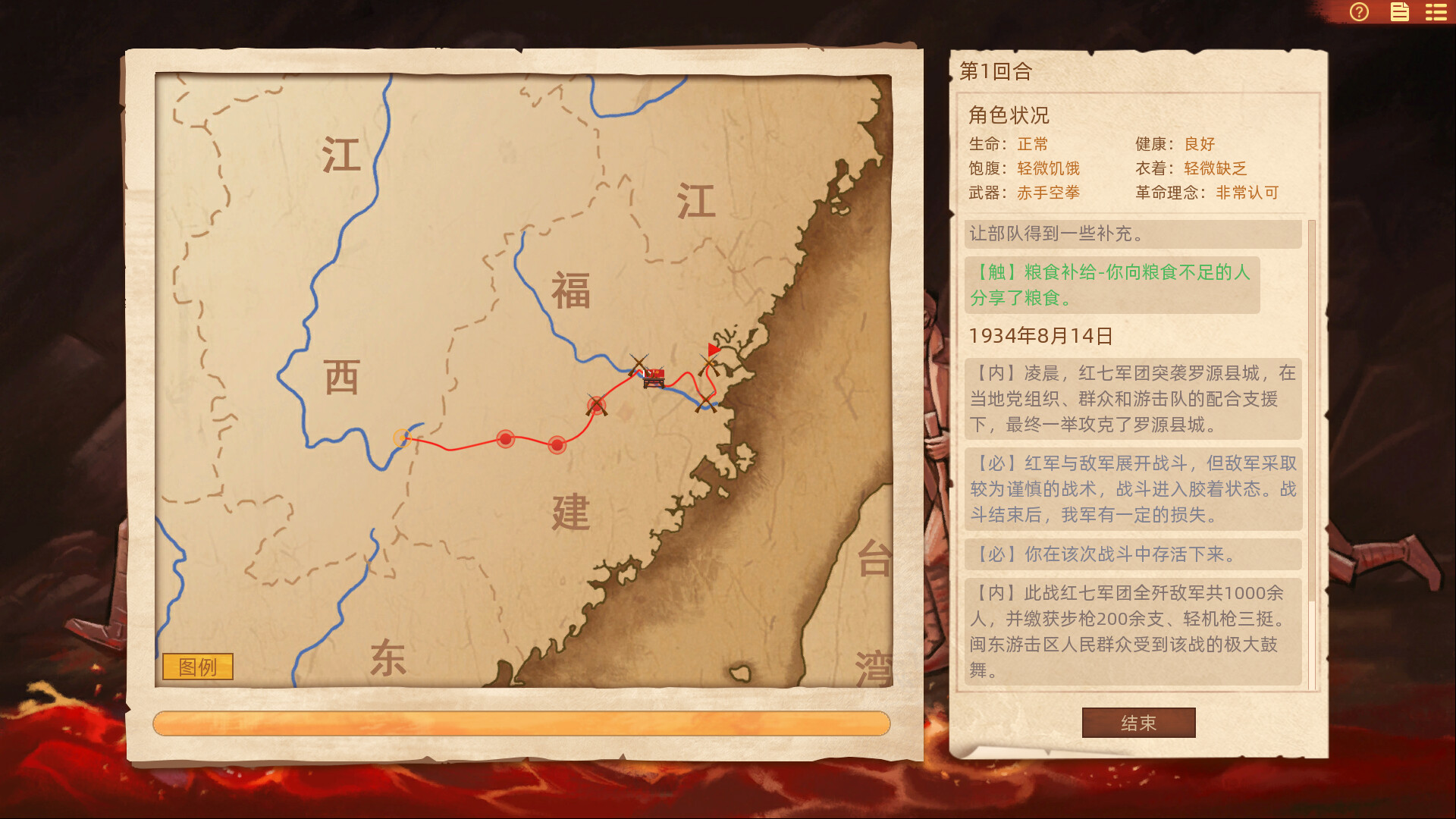The image size is (1456, 819).
Task: Open the help question mark icon
Action: pos(1360,12)
